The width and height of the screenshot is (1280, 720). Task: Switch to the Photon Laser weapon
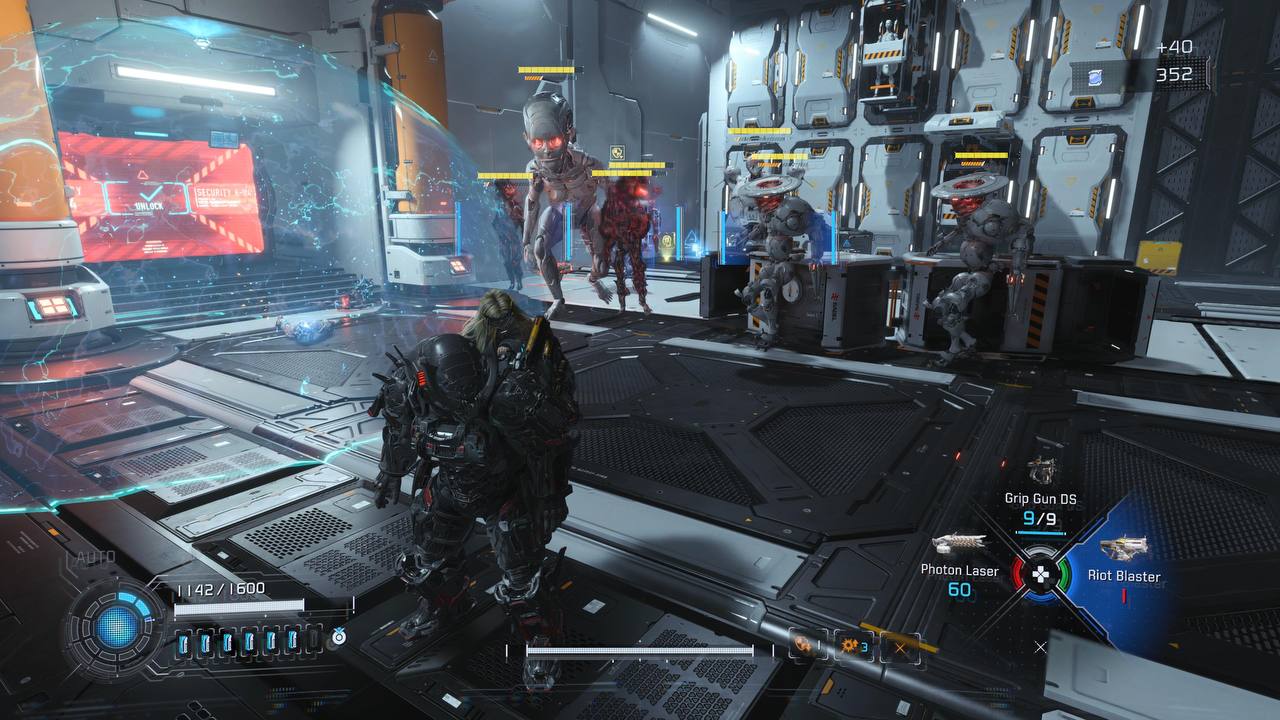coord(958,546)
